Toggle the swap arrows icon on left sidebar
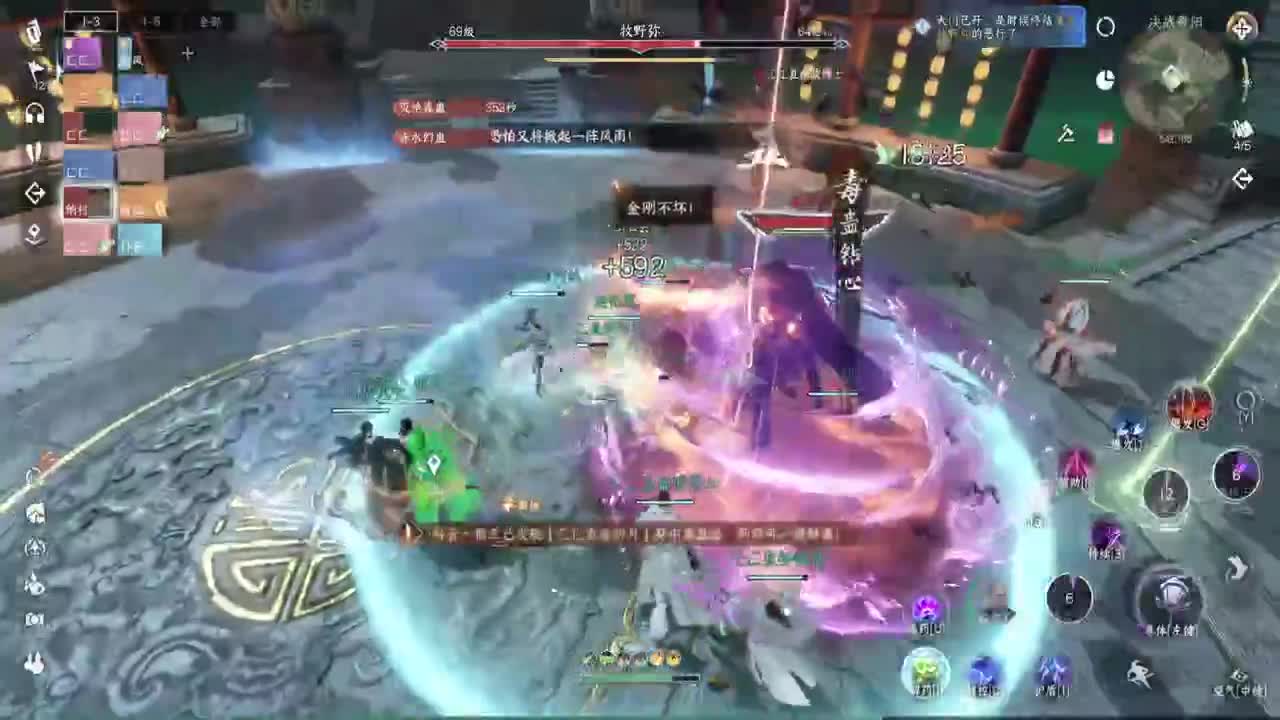 pyautogui.click(x=35, y=194)
